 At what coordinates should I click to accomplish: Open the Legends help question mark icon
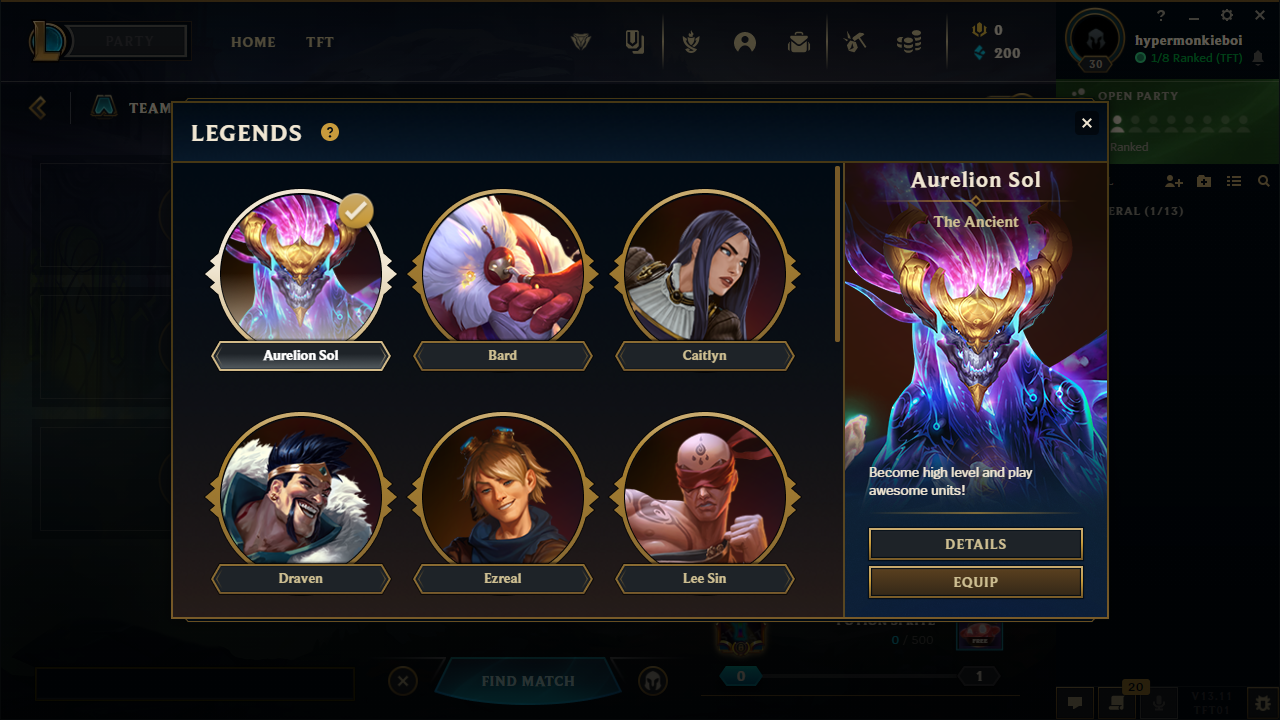[x=329, y=131]
